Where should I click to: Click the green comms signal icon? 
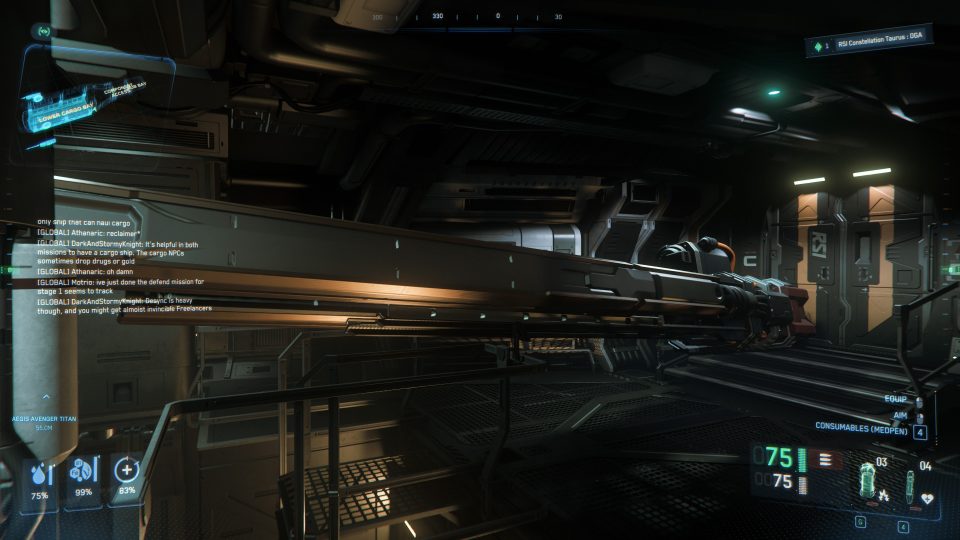coord(44,31)
